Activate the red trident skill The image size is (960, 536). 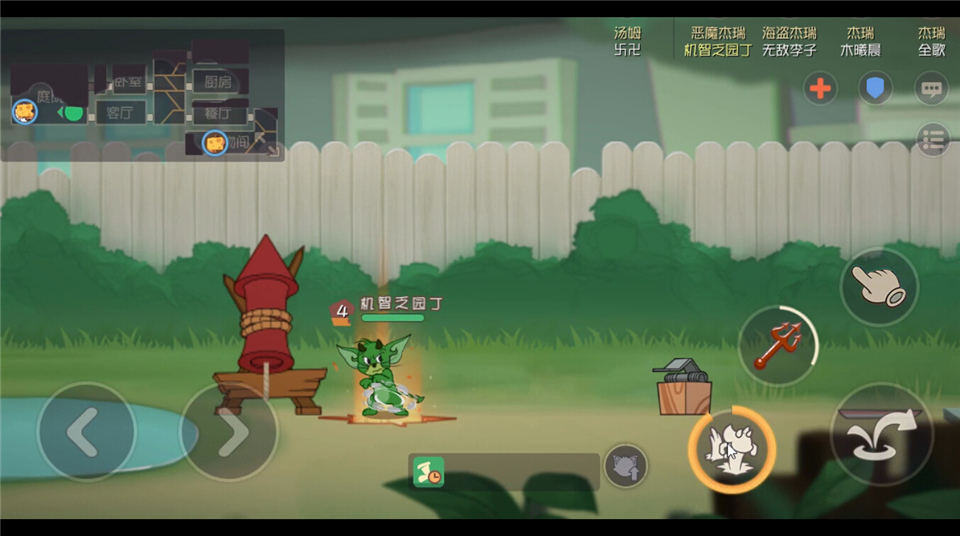(x=778, y=345)
